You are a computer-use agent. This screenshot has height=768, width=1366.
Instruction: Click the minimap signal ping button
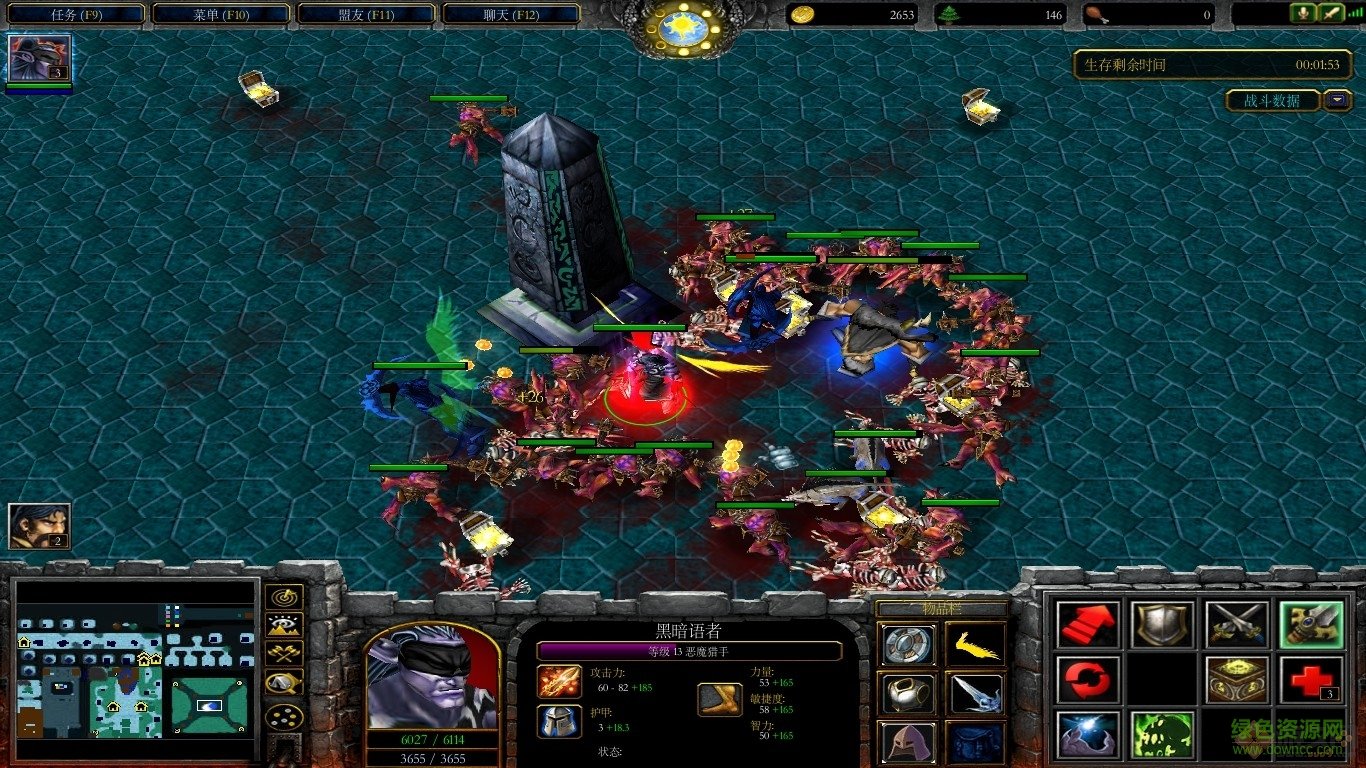(x=284, y=597)
